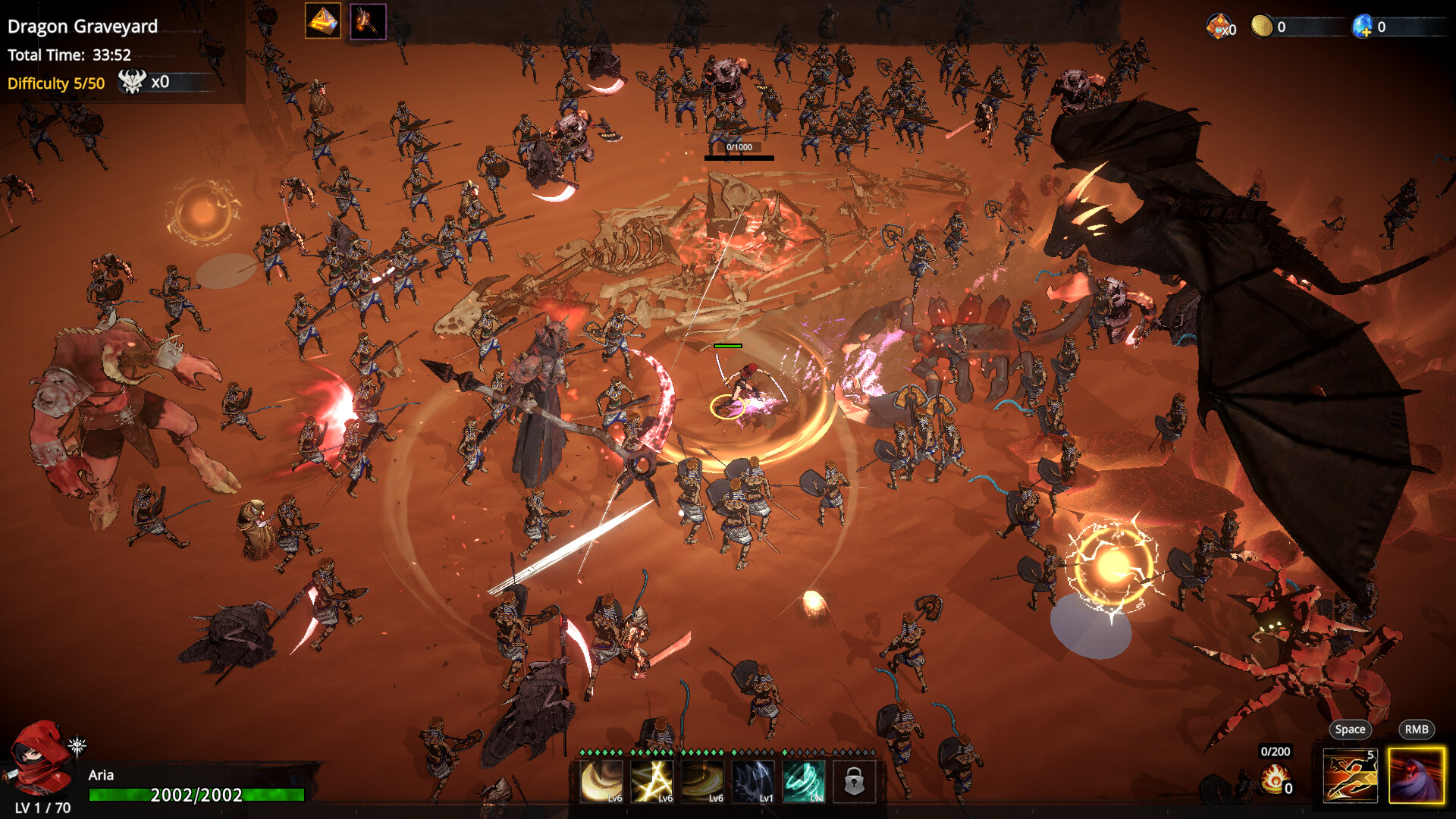Activate the golden whirlwind ring skill
1456x819 pixels.
[x=703, y=781]
